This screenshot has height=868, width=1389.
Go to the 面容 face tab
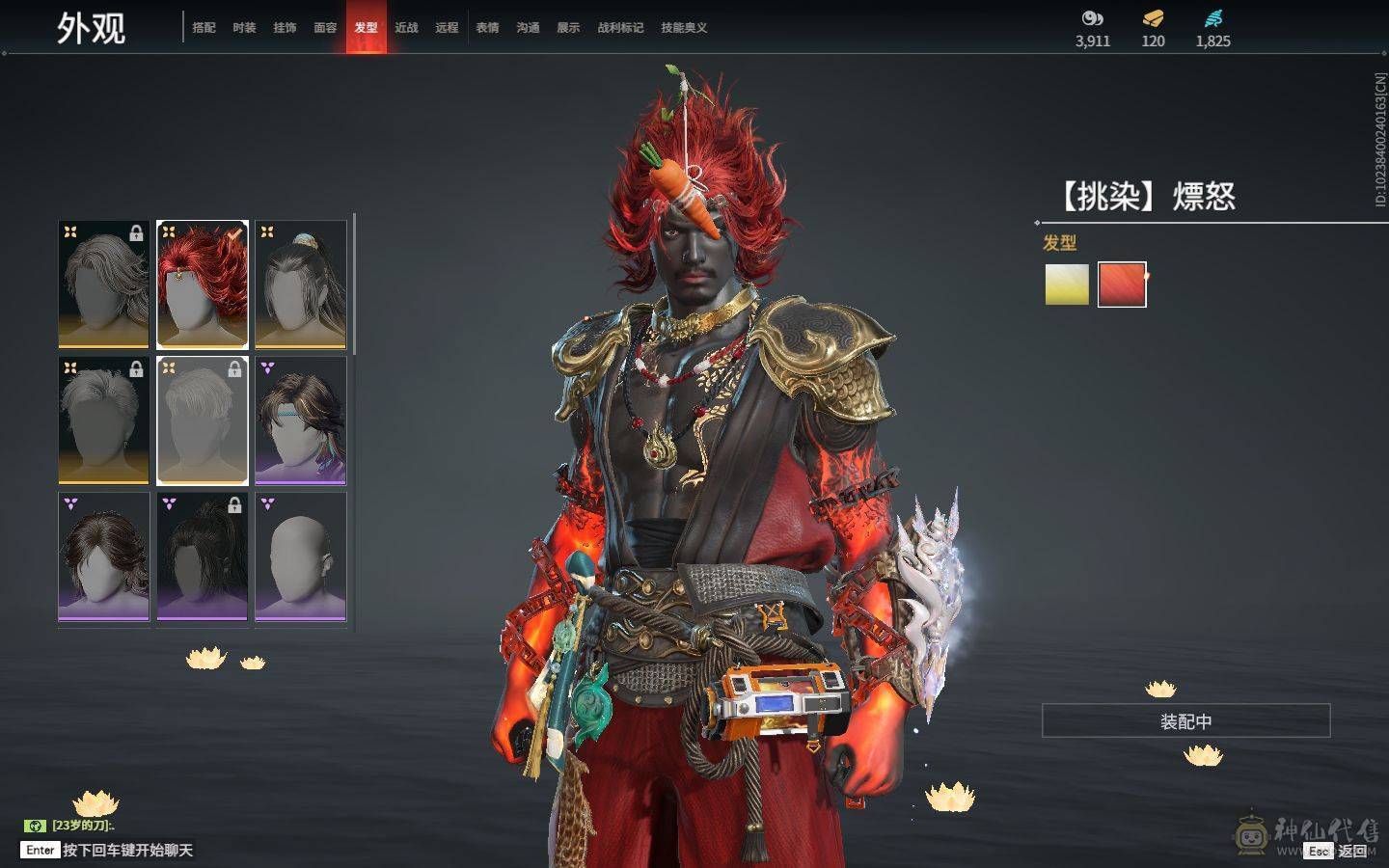[x=325, y=28]
